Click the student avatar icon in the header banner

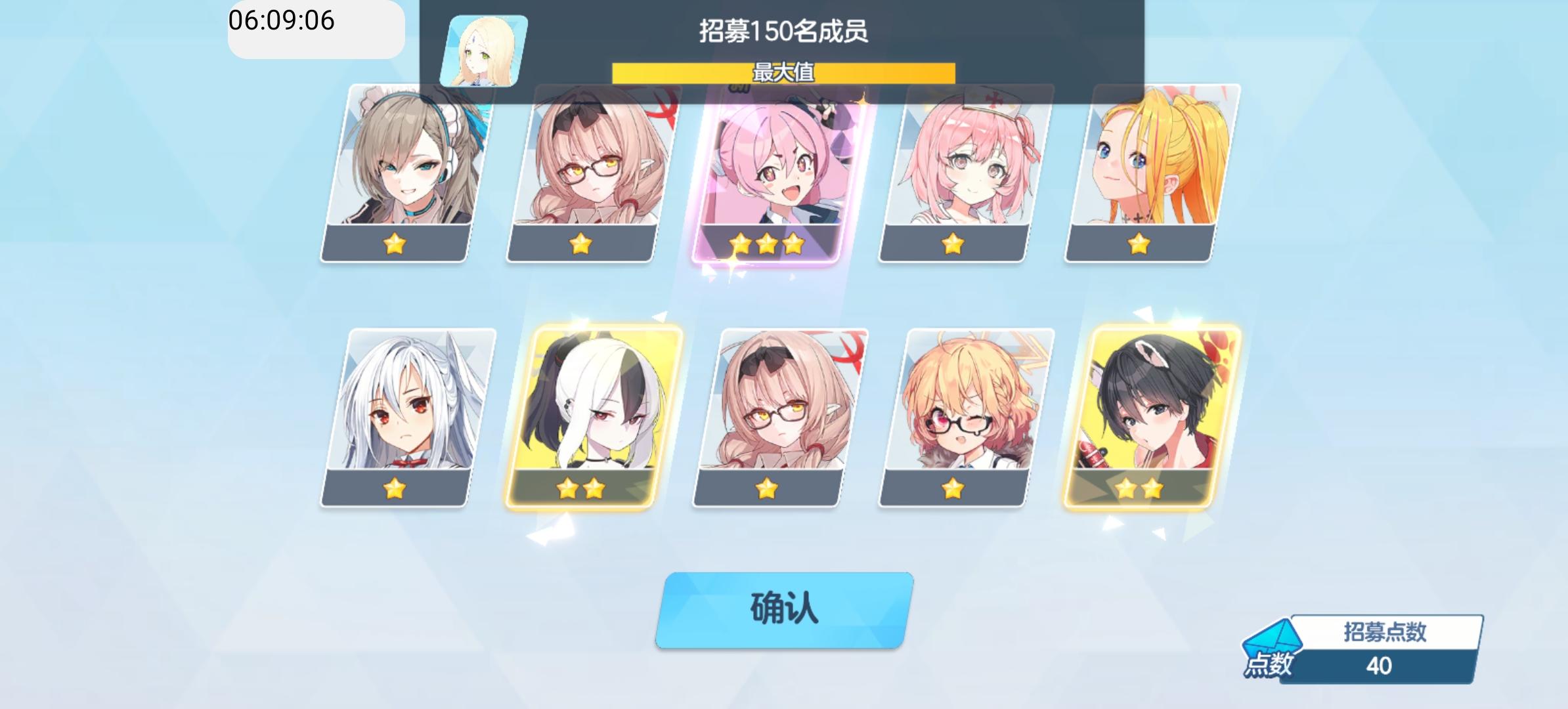(484, 49)
